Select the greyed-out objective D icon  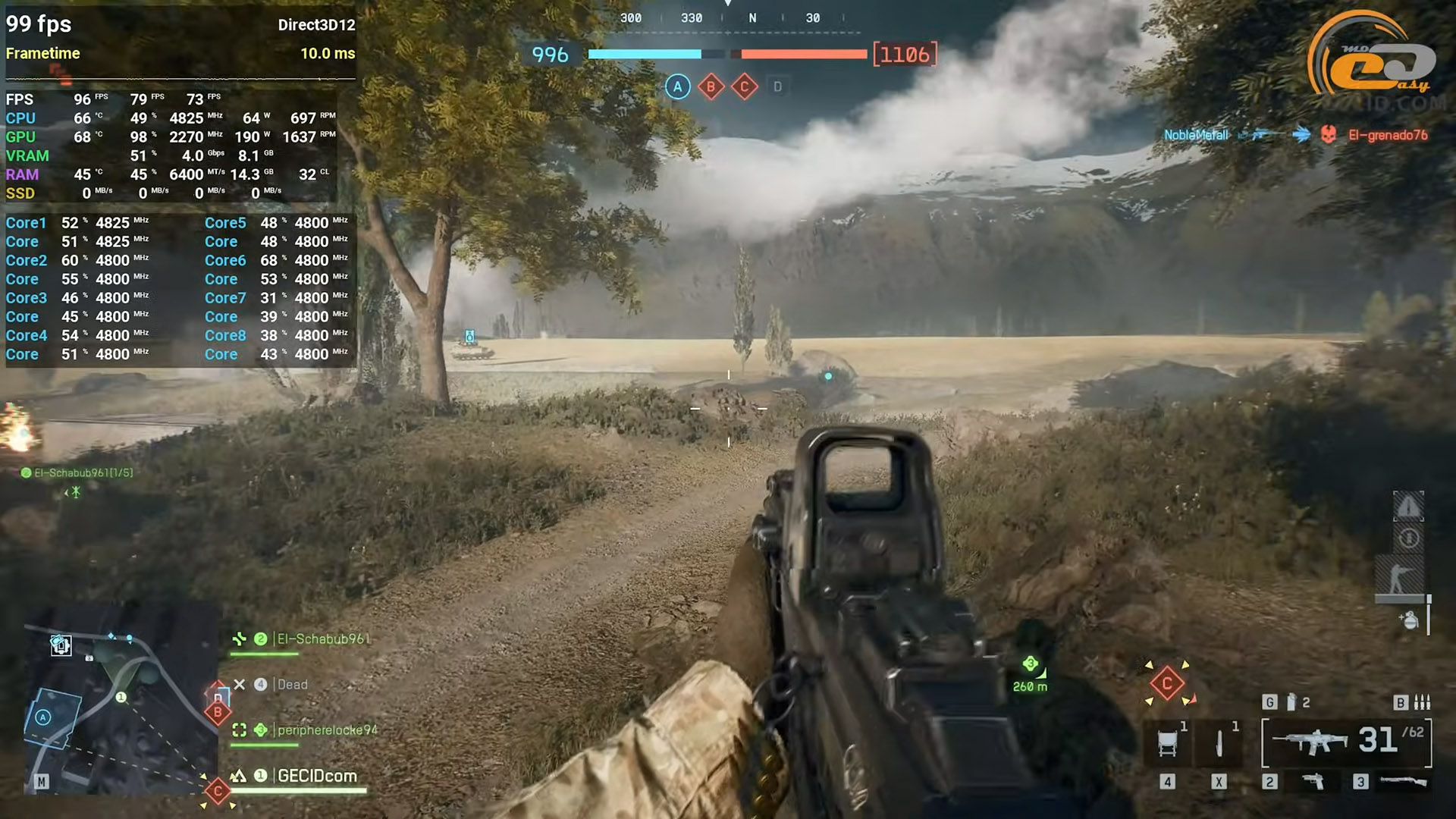(777, 87)
